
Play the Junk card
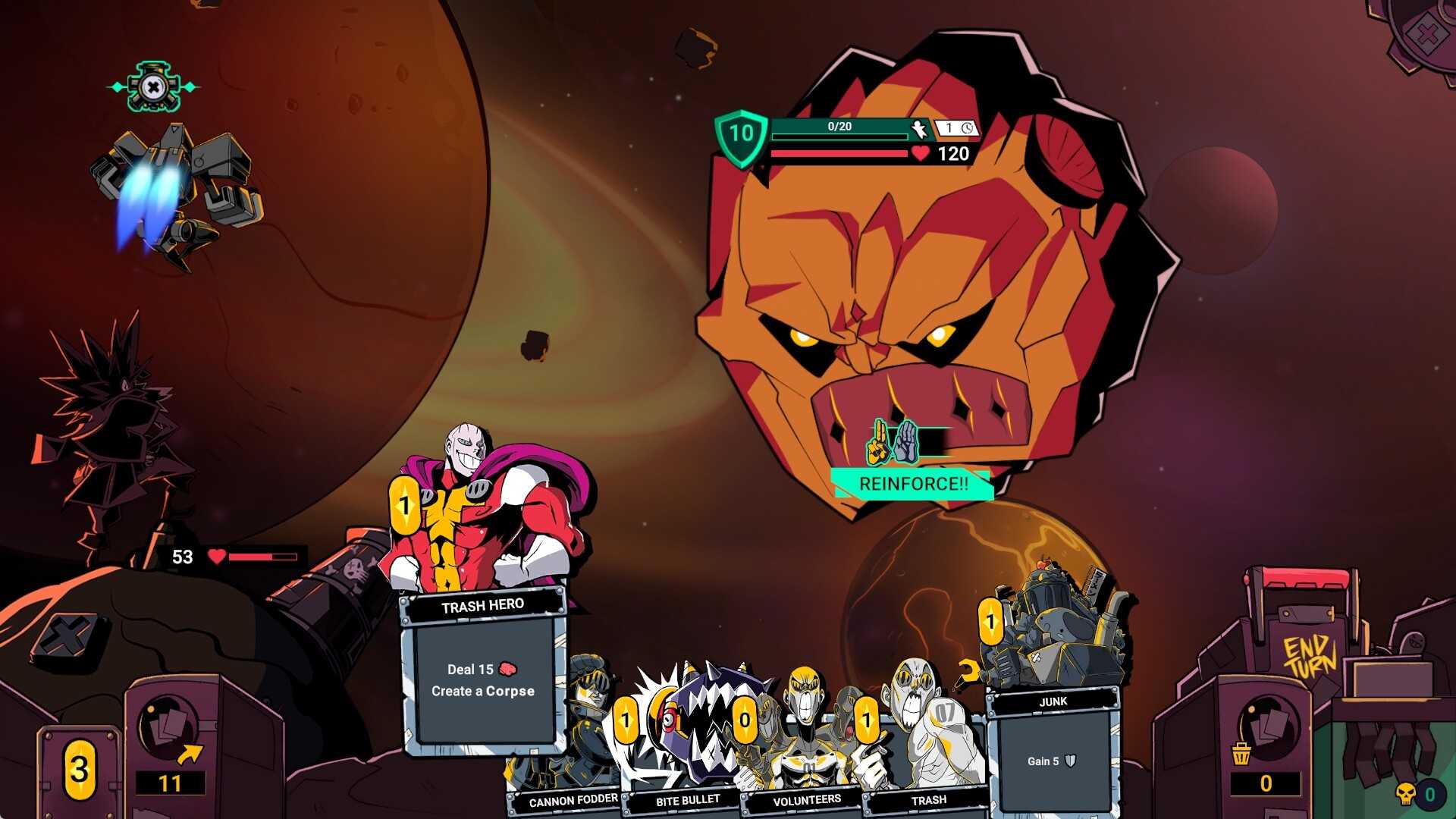(x=1053, y=743)
